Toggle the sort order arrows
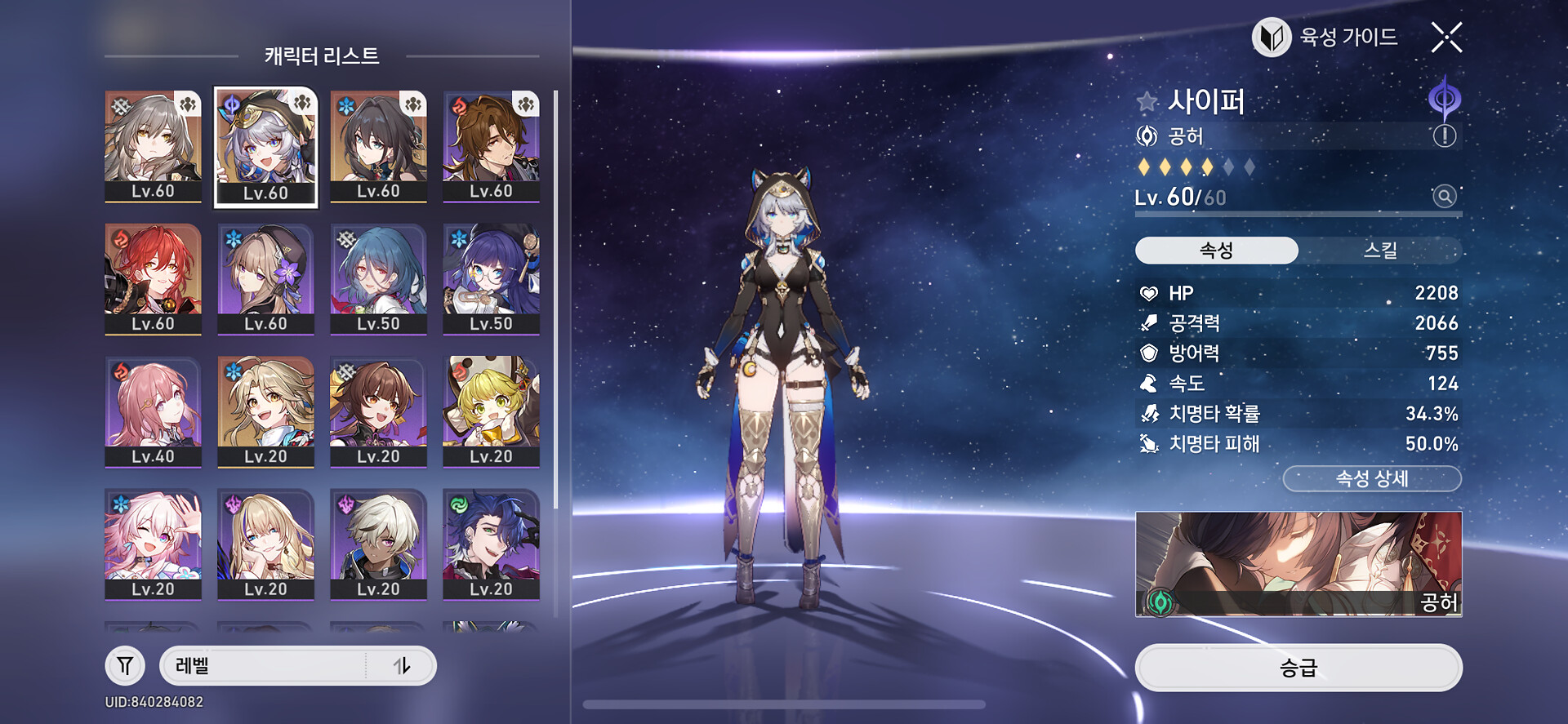This screenshot has height=724, width=1568. pyautogui.click(x=402, y=666)
